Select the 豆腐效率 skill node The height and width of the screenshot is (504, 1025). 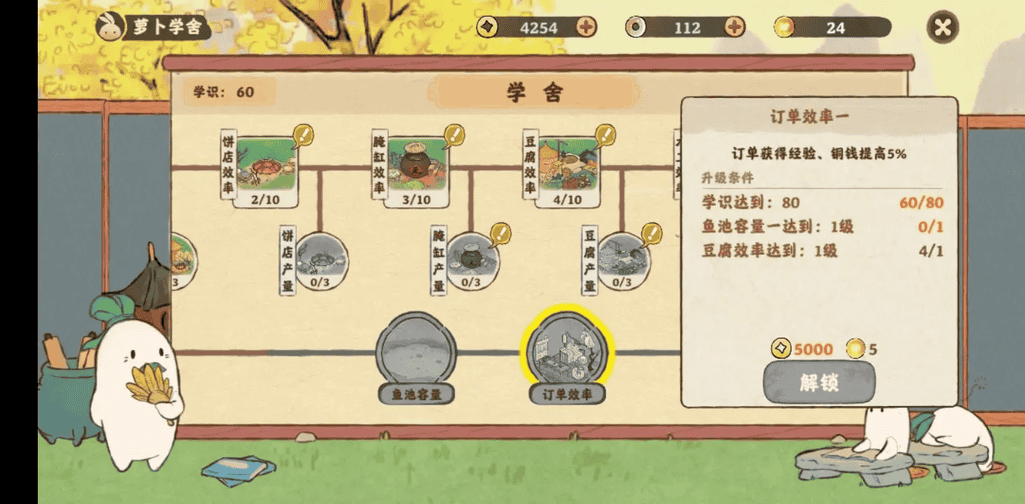tap(567, 164)
